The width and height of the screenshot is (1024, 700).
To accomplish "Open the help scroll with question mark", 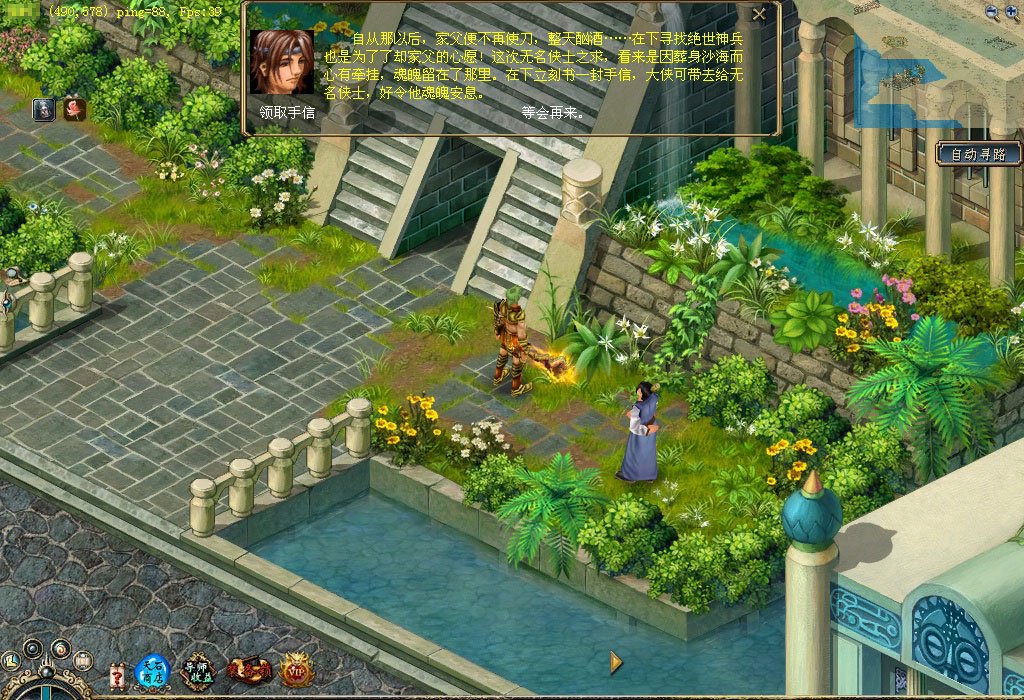I will point(116,674).
